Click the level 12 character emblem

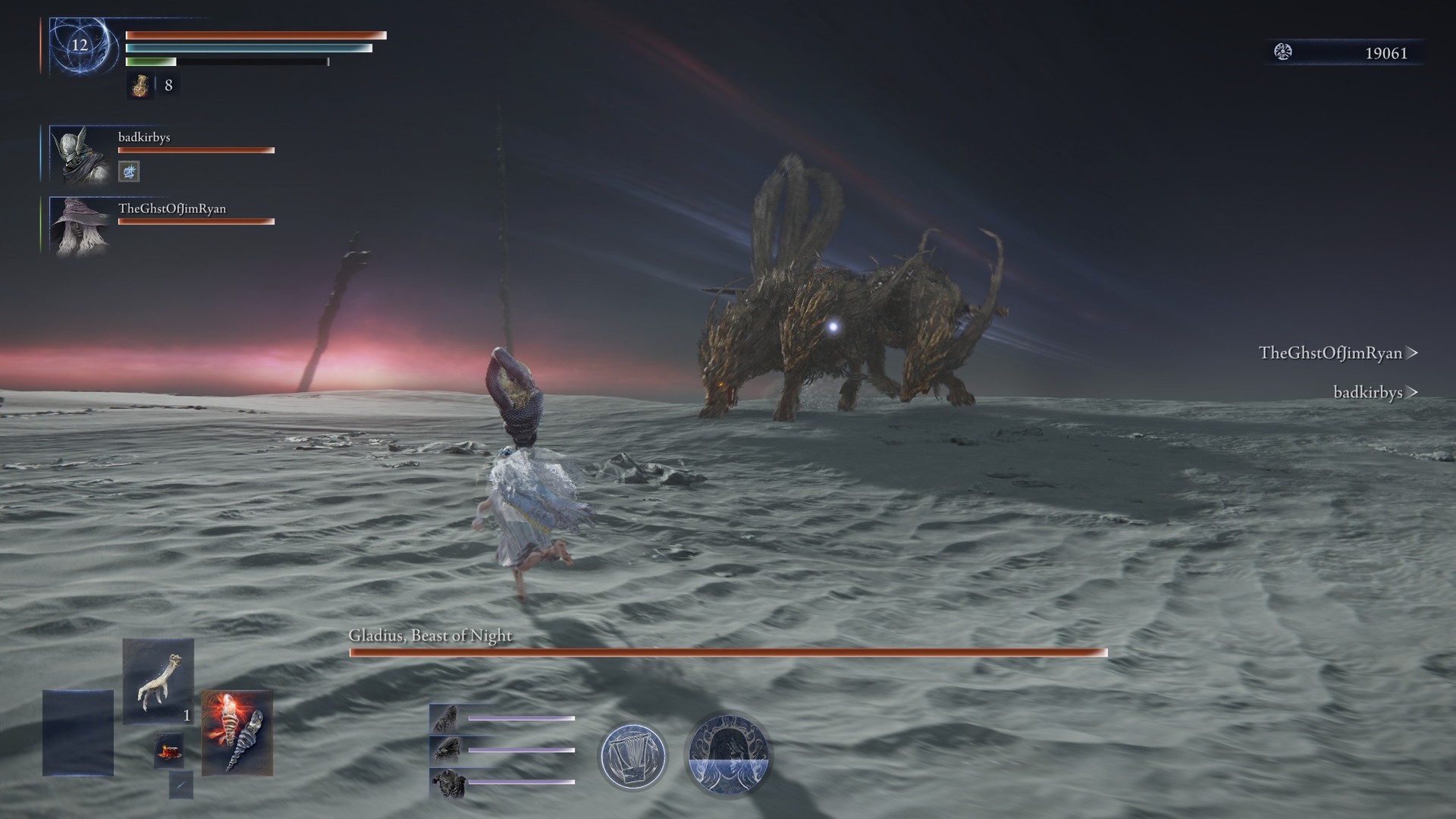coord(80,45)
